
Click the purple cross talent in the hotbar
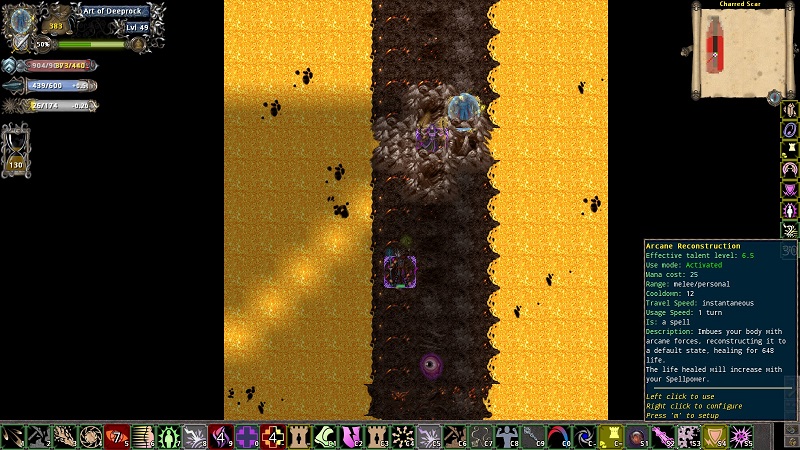coord(246,436)
